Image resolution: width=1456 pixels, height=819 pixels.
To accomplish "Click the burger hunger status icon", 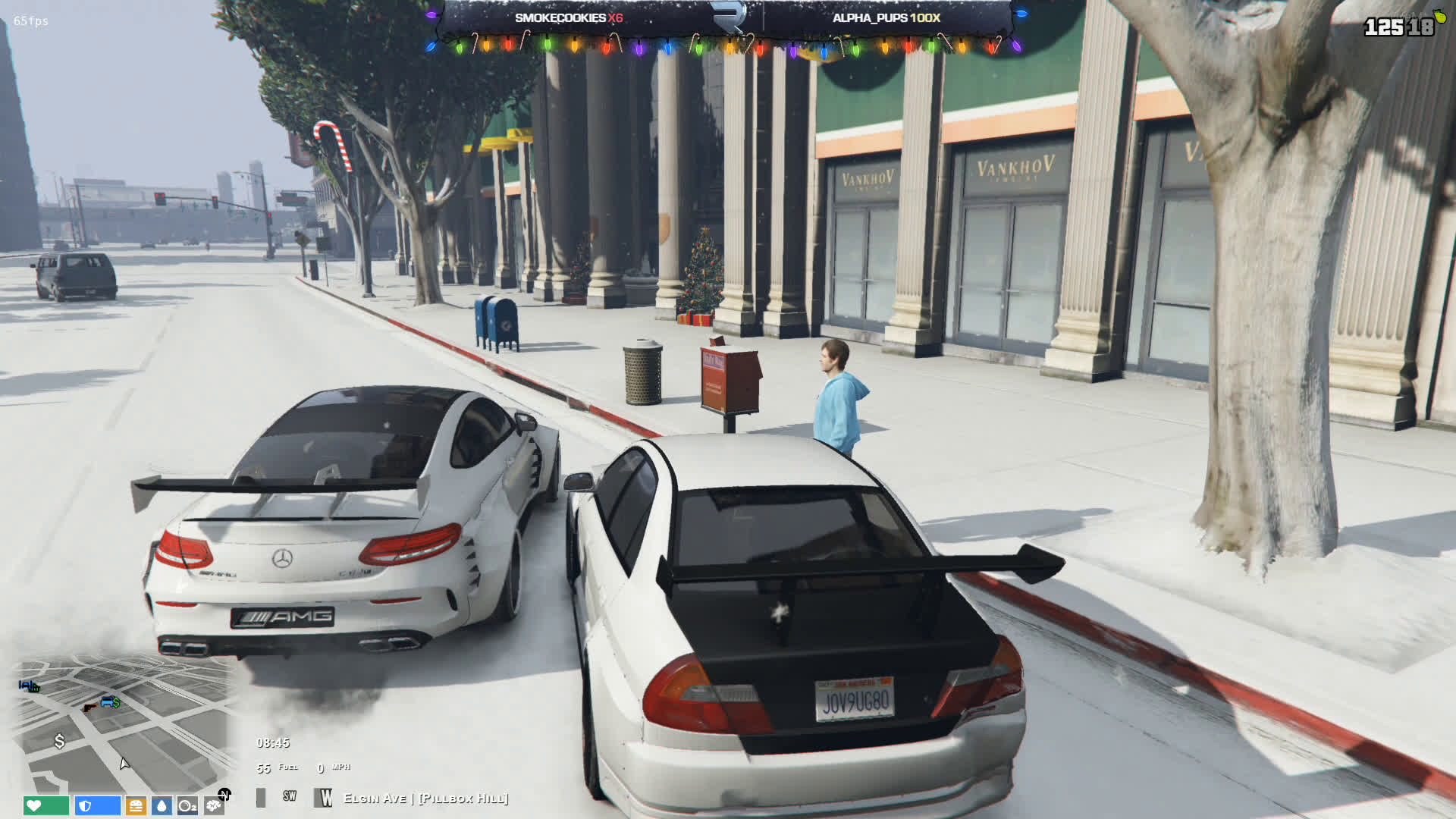I will pos(136,805).
